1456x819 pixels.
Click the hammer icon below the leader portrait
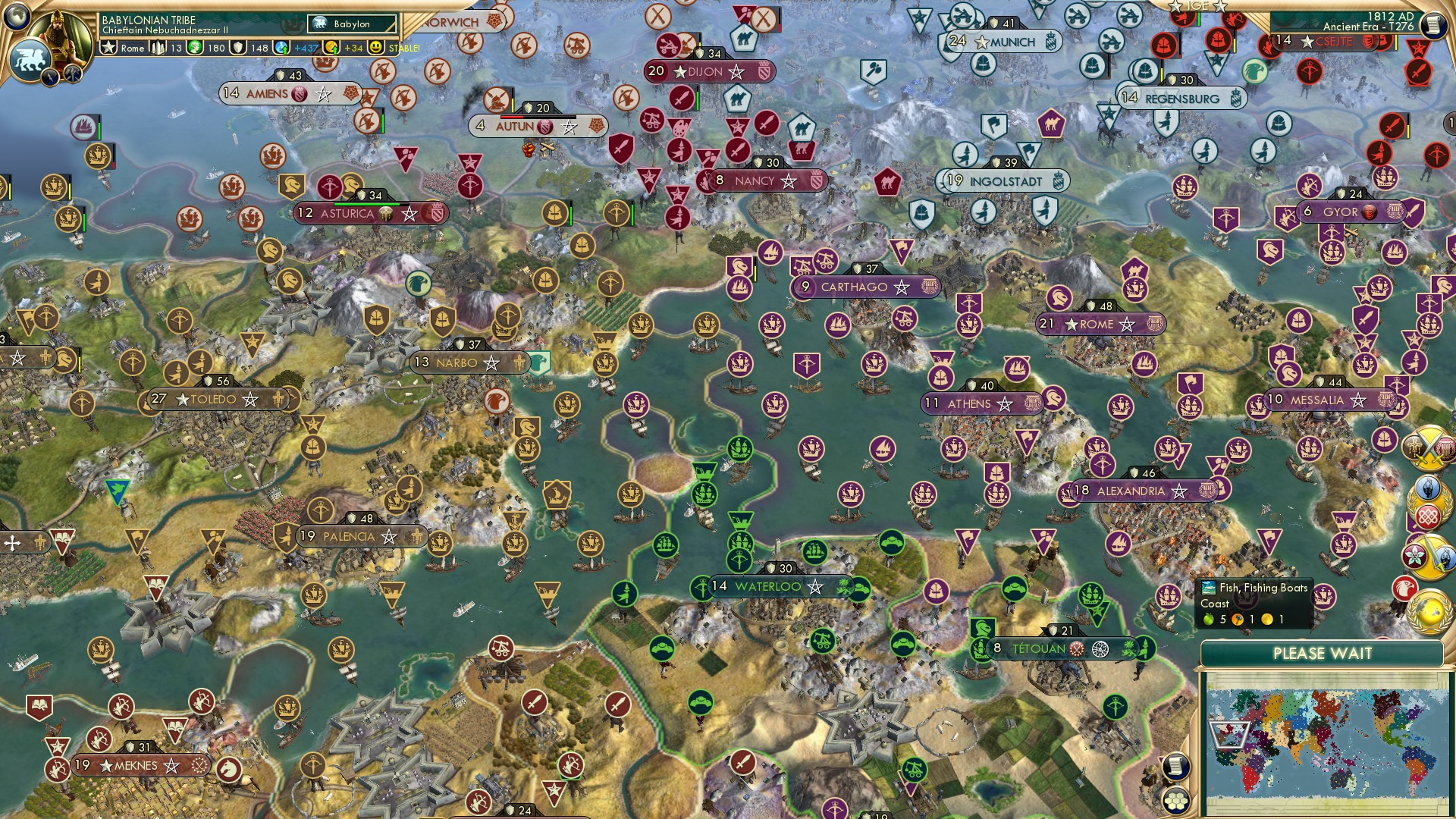coord(71,74)
